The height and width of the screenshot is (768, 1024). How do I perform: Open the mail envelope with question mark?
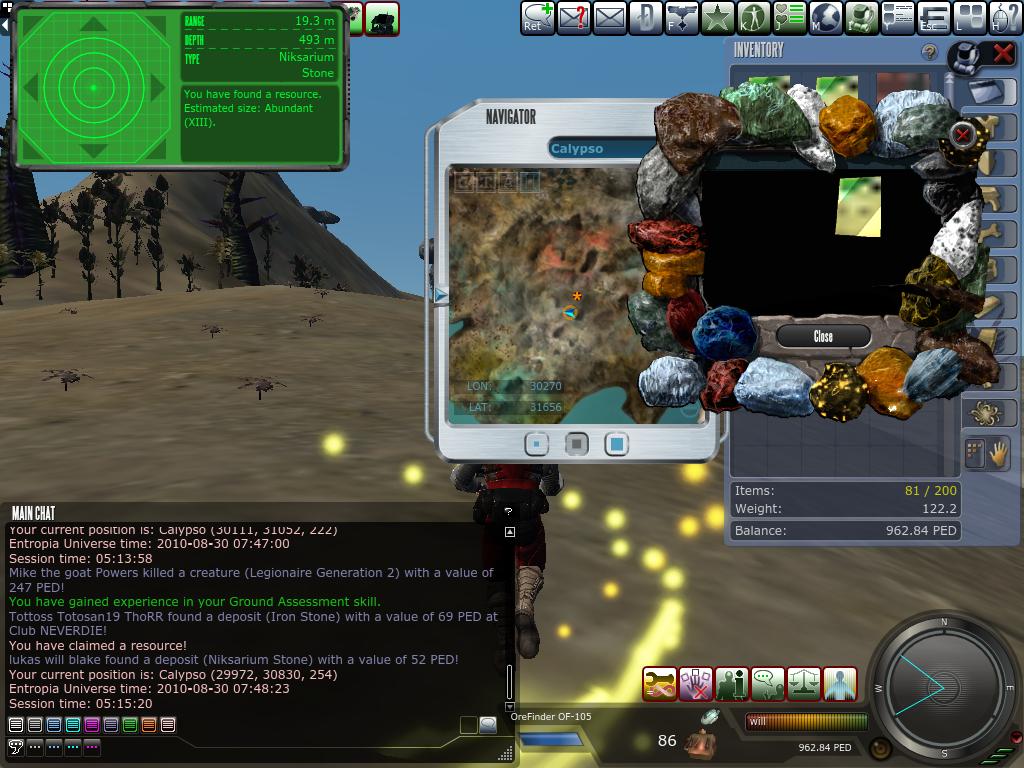click(x=574, y=17)
